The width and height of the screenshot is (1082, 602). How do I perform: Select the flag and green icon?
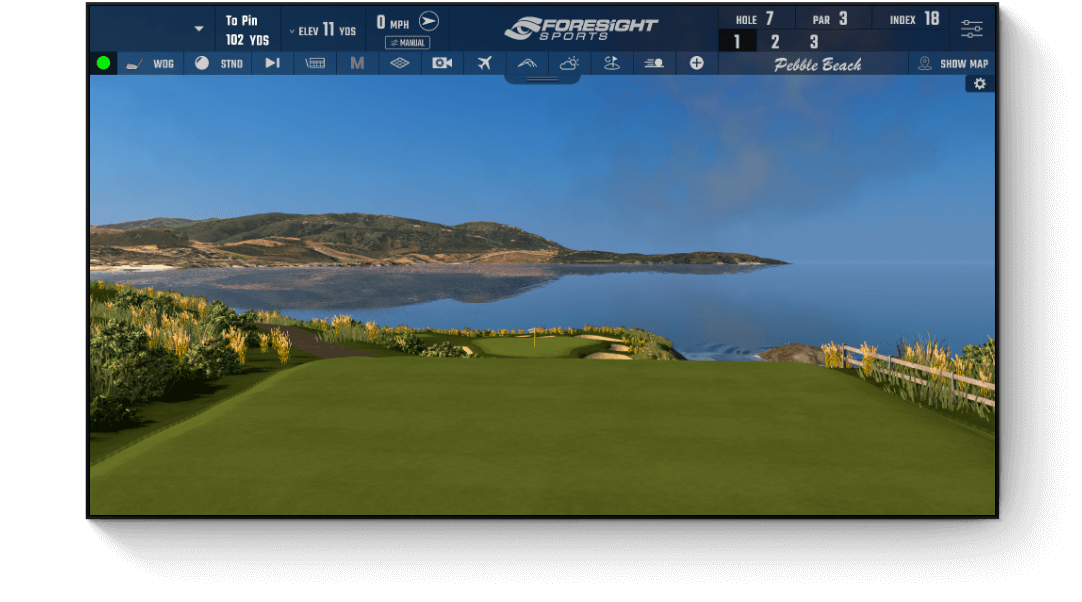tap(611, 63)
